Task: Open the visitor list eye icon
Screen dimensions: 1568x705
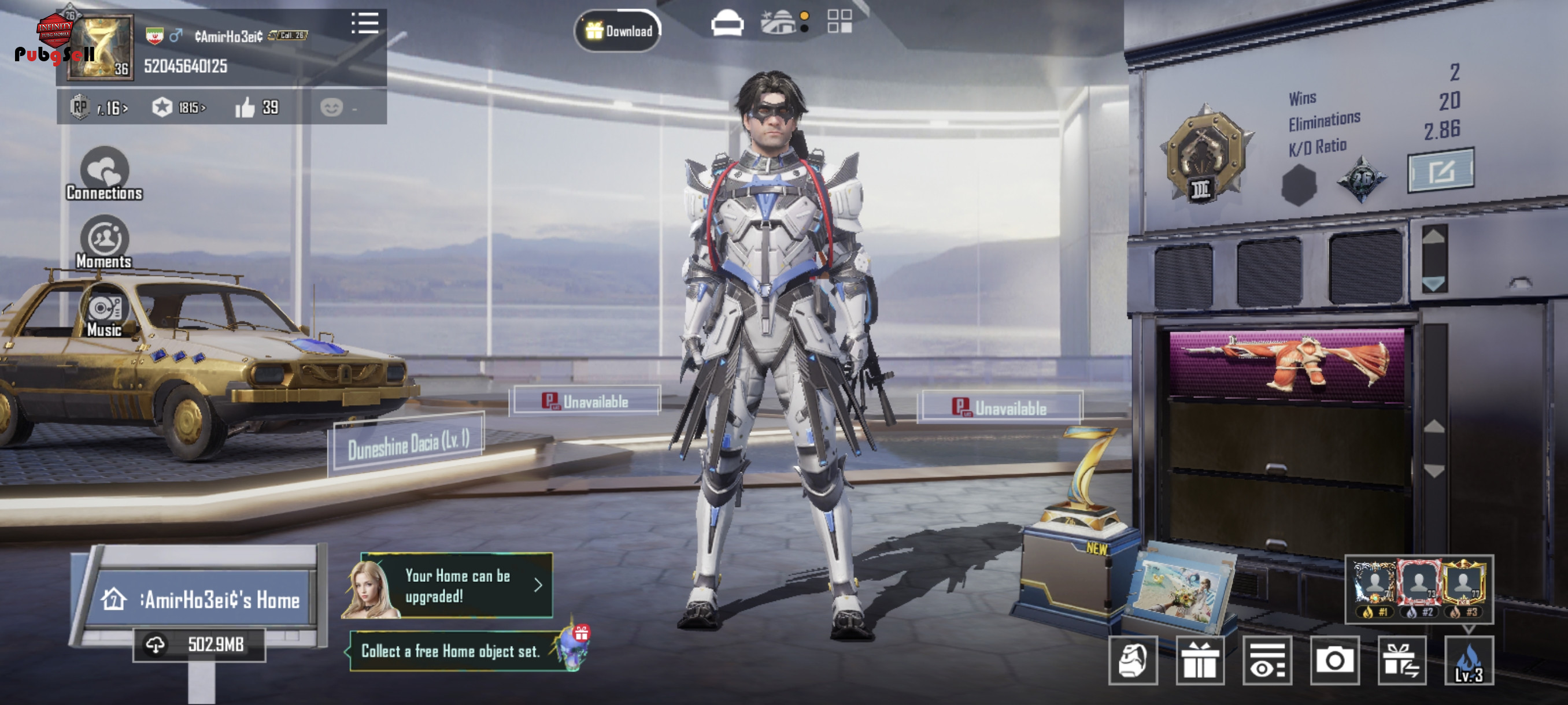Action: tap(1267, 660)
